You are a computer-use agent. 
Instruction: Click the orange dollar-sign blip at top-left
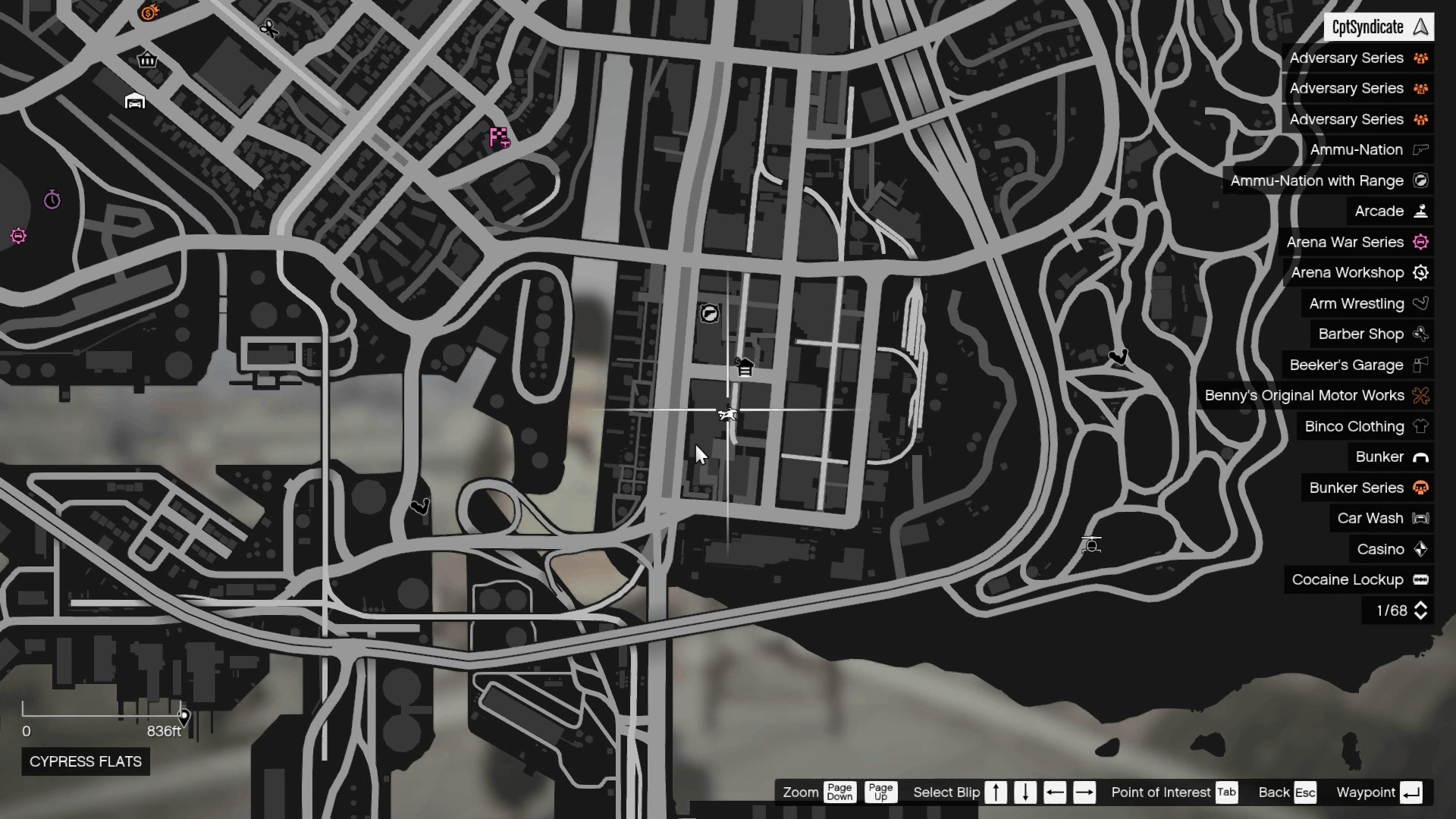click(x=149, y=12)
